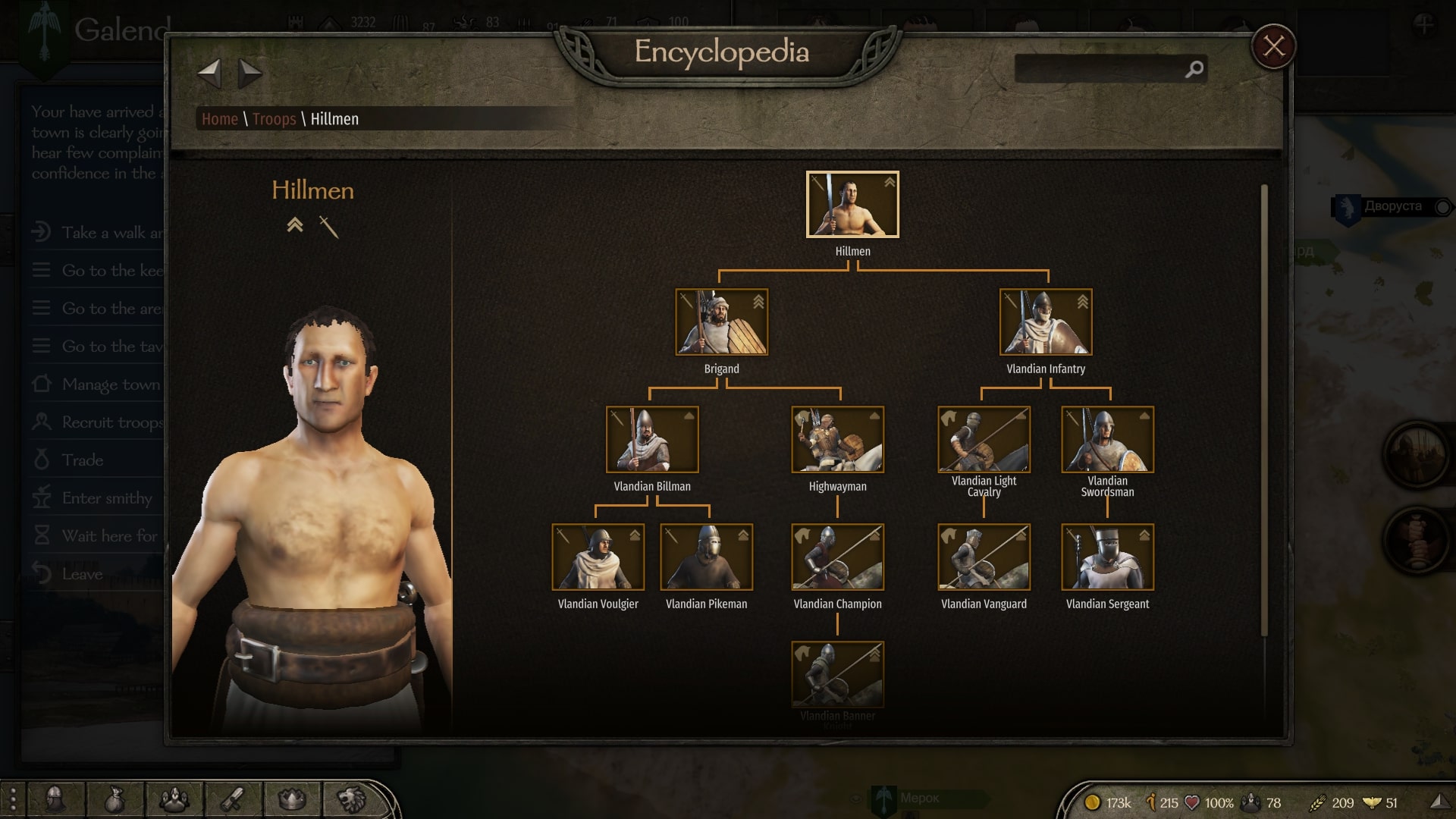
Task: Open the Home breadcrumb link
Action: (220, 119)
